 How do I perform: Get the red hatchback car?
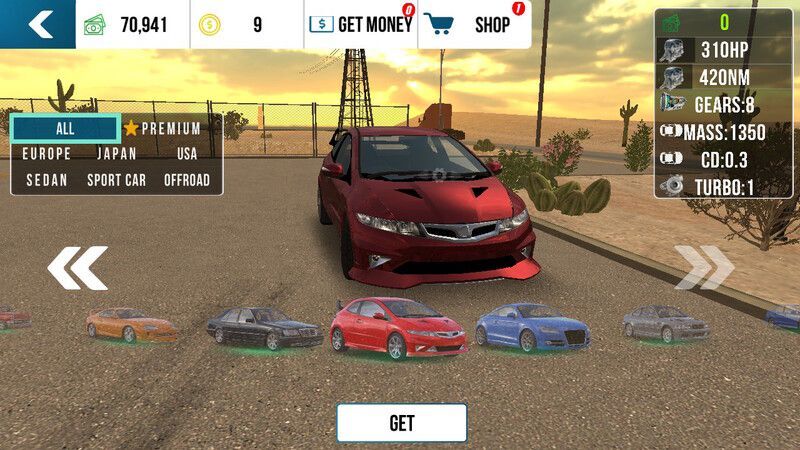(401, 423)
